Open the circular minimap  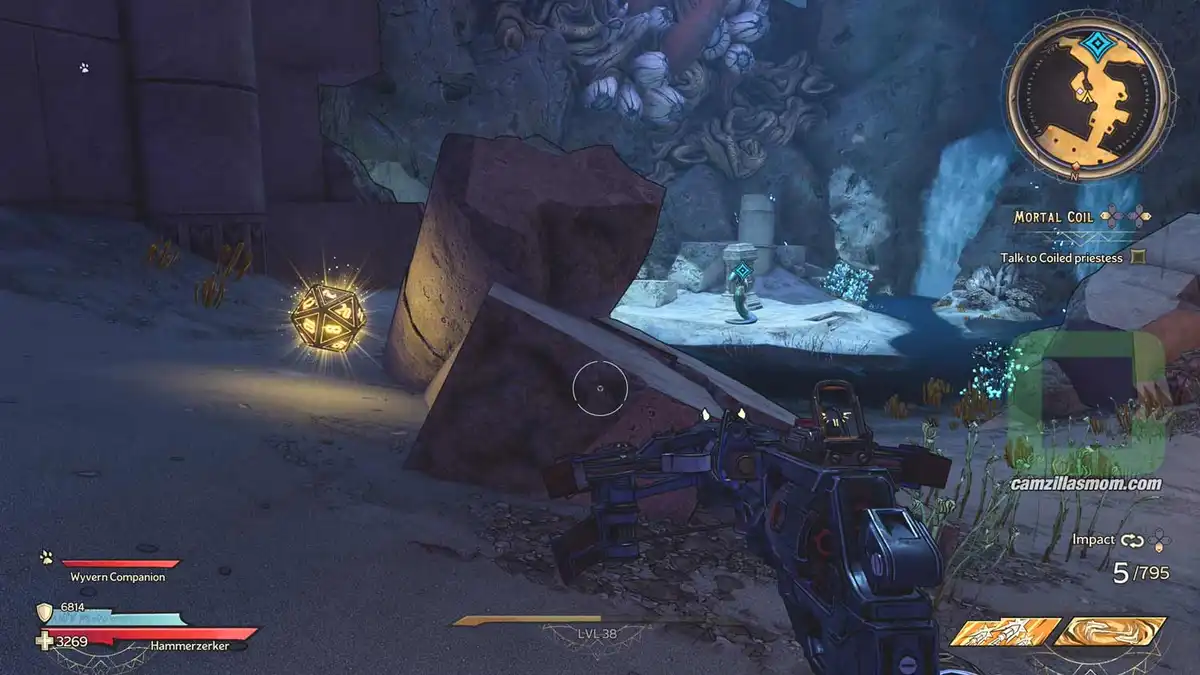click(x=1086, y=96)
